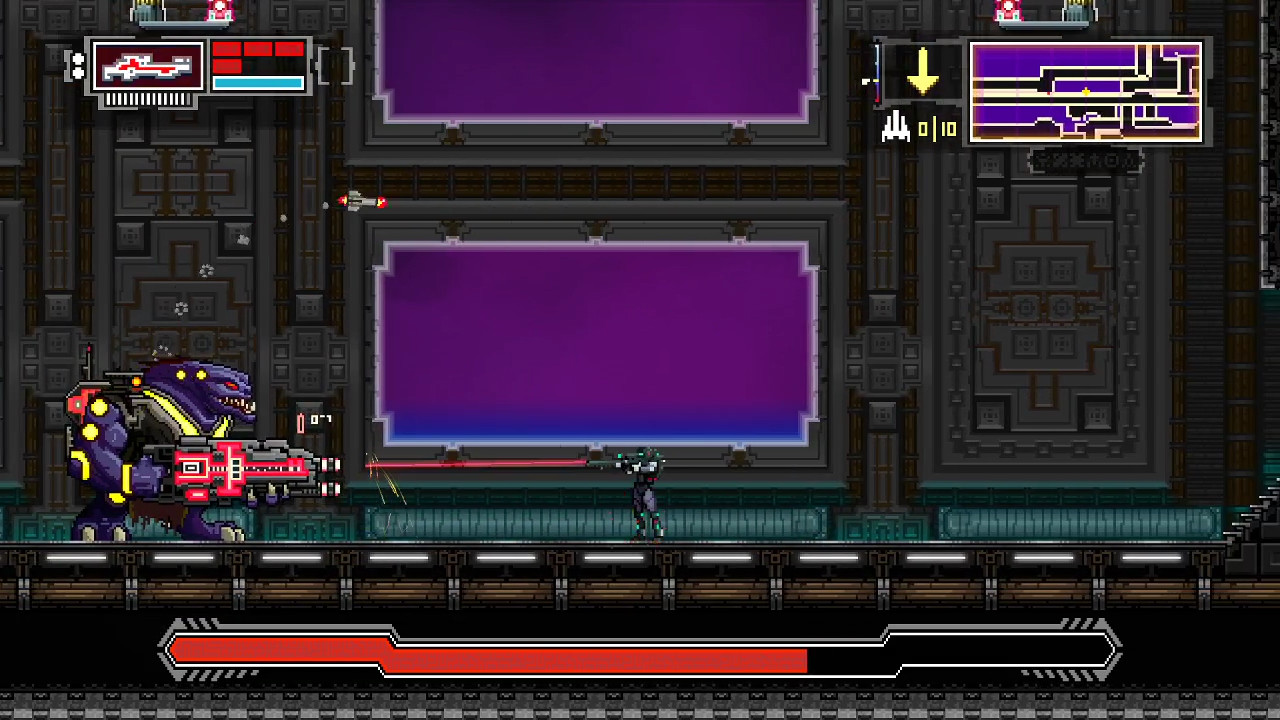Click the grey turbine capsule above the weapon HUD
The width and height of the screenshot is (1280, 720).
[150, 12]
